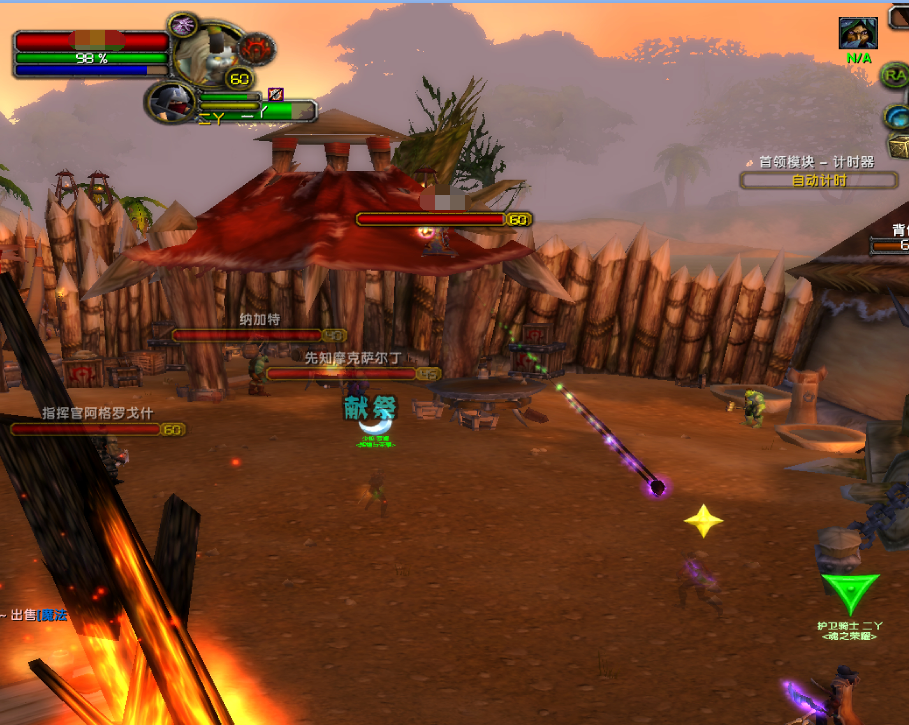Screen dimensions: 909x725
Task: Click the 自动计时 timer bar
Action: 819,181
